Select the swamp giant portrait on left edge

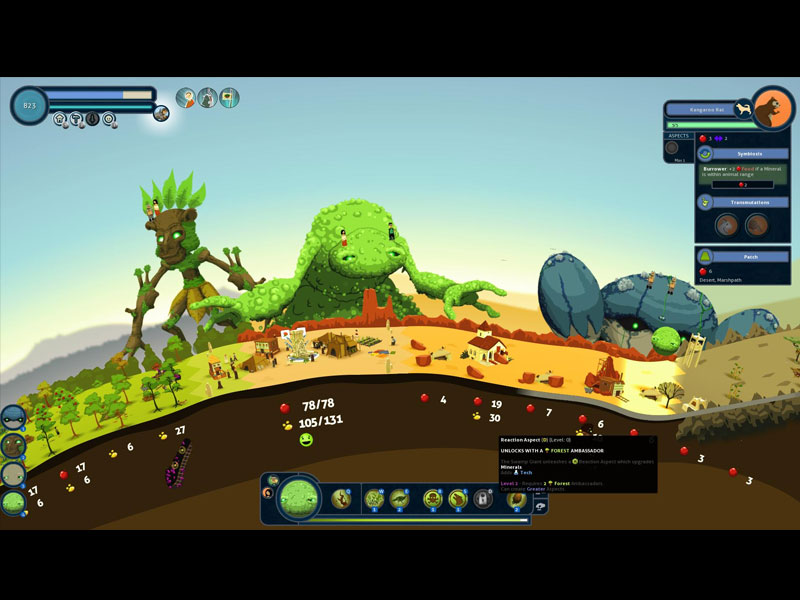pos(13,502)
